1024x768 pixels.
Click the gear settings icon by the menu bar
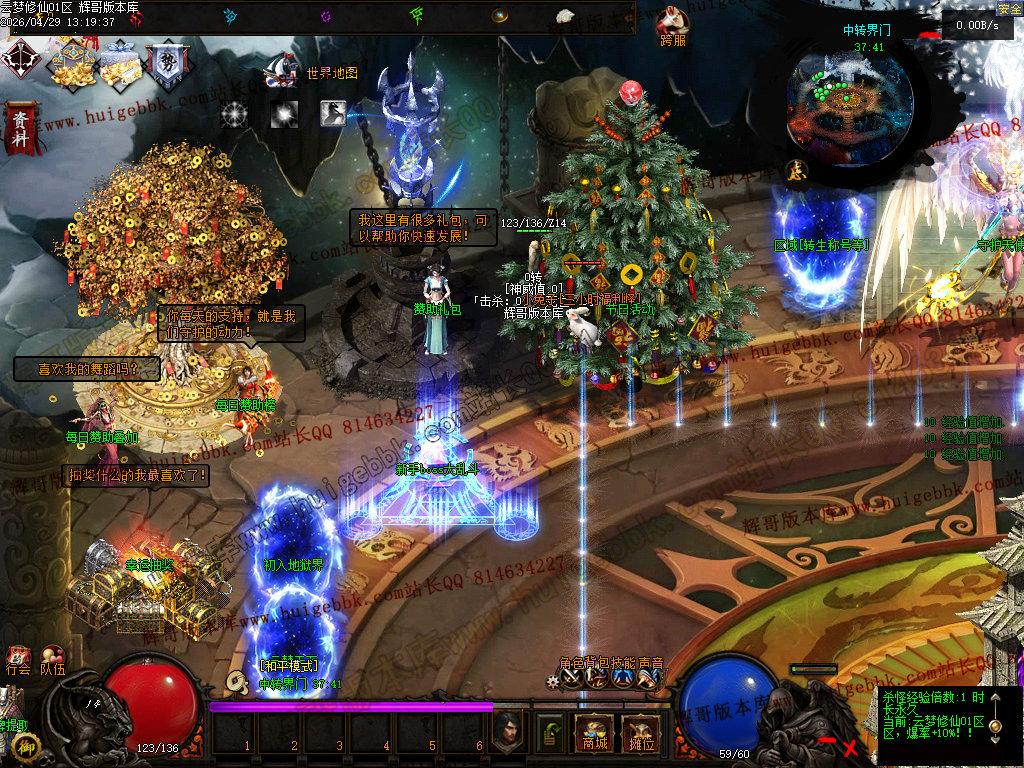[x=552, y=680]
